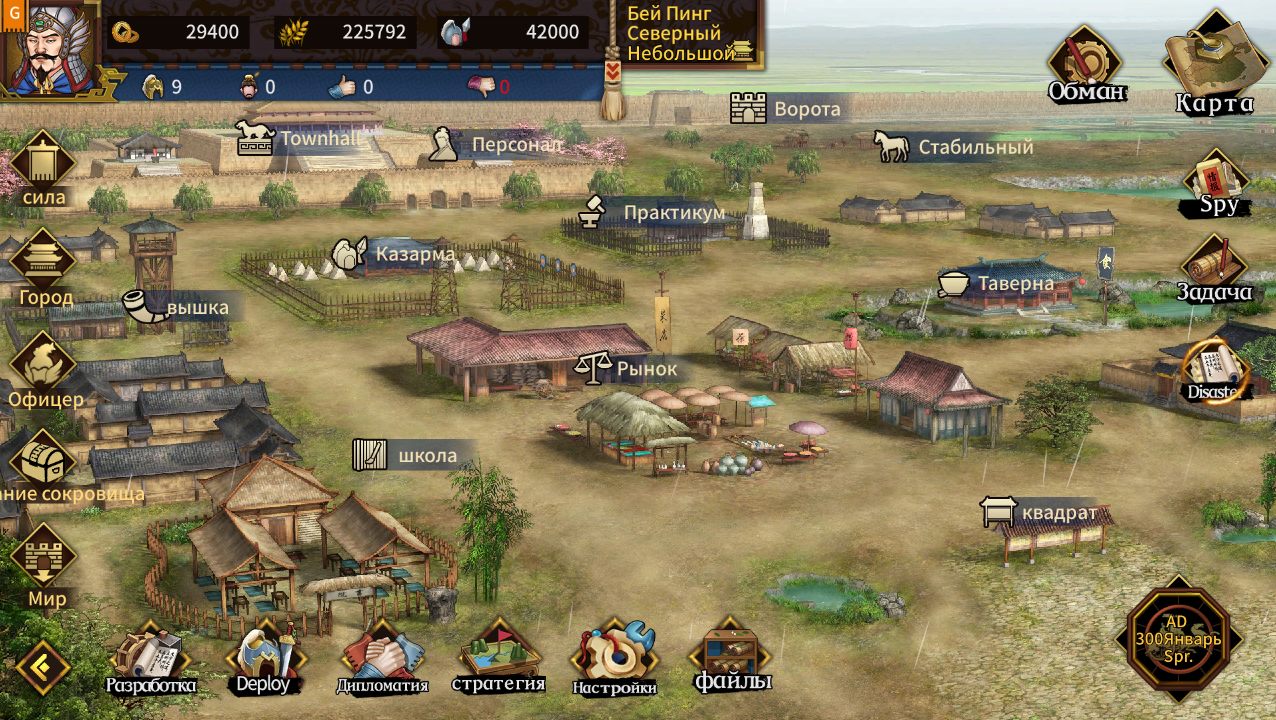
Task: Open the Обман deception menu
Action: coord(1085,65)
